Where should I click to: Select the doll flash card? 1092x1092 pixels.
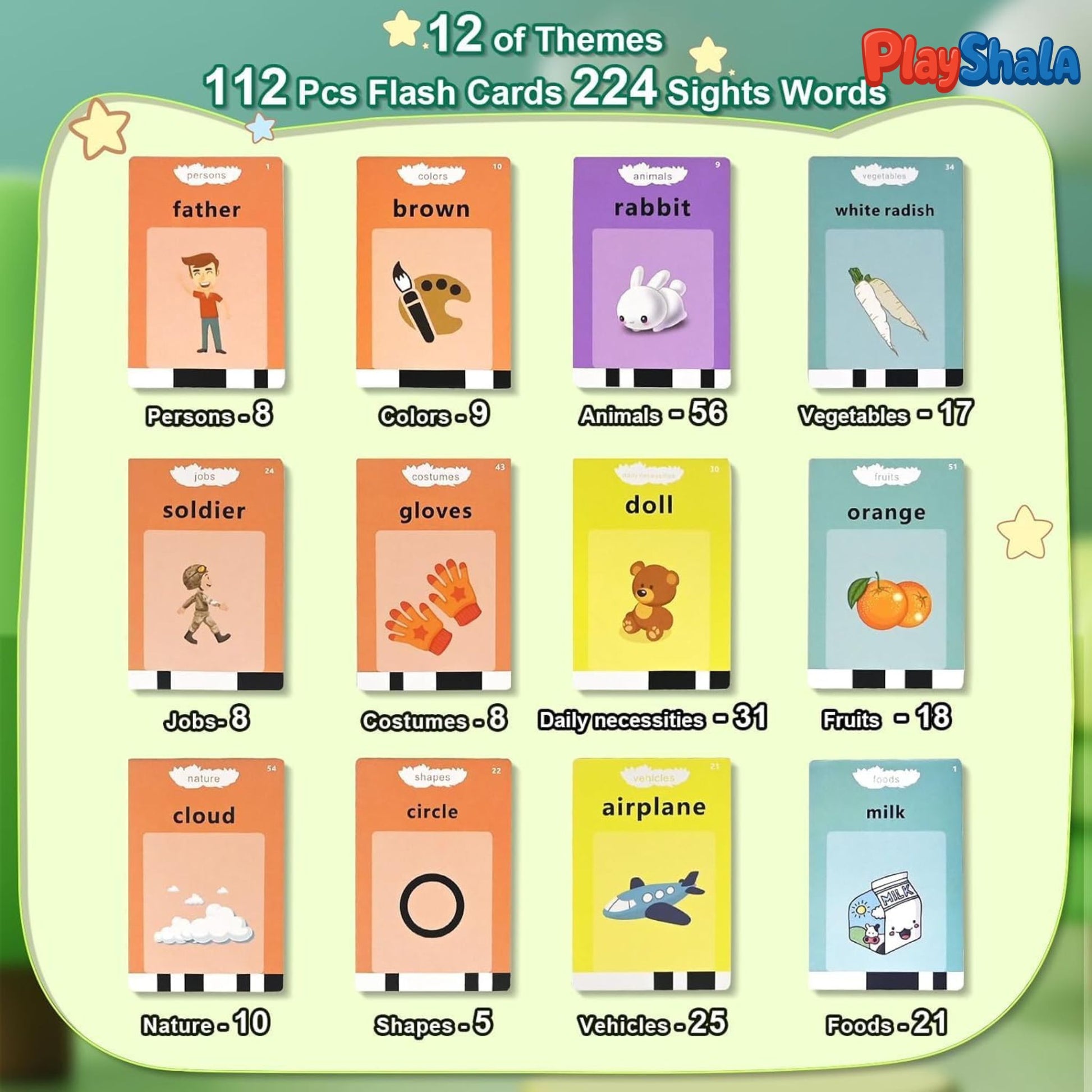(651, 574)
